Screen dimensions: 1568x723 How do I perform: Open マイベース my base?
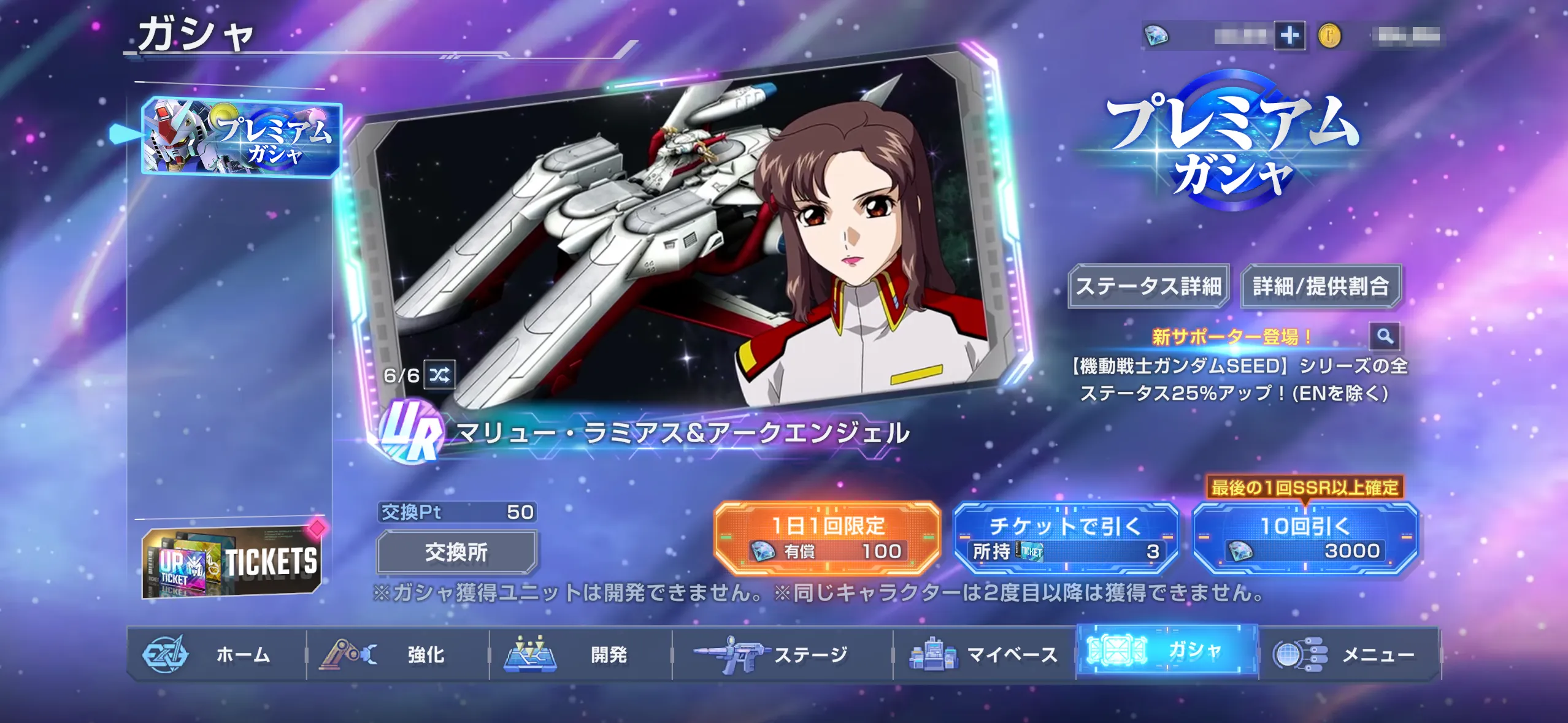[x=984, y=654]
